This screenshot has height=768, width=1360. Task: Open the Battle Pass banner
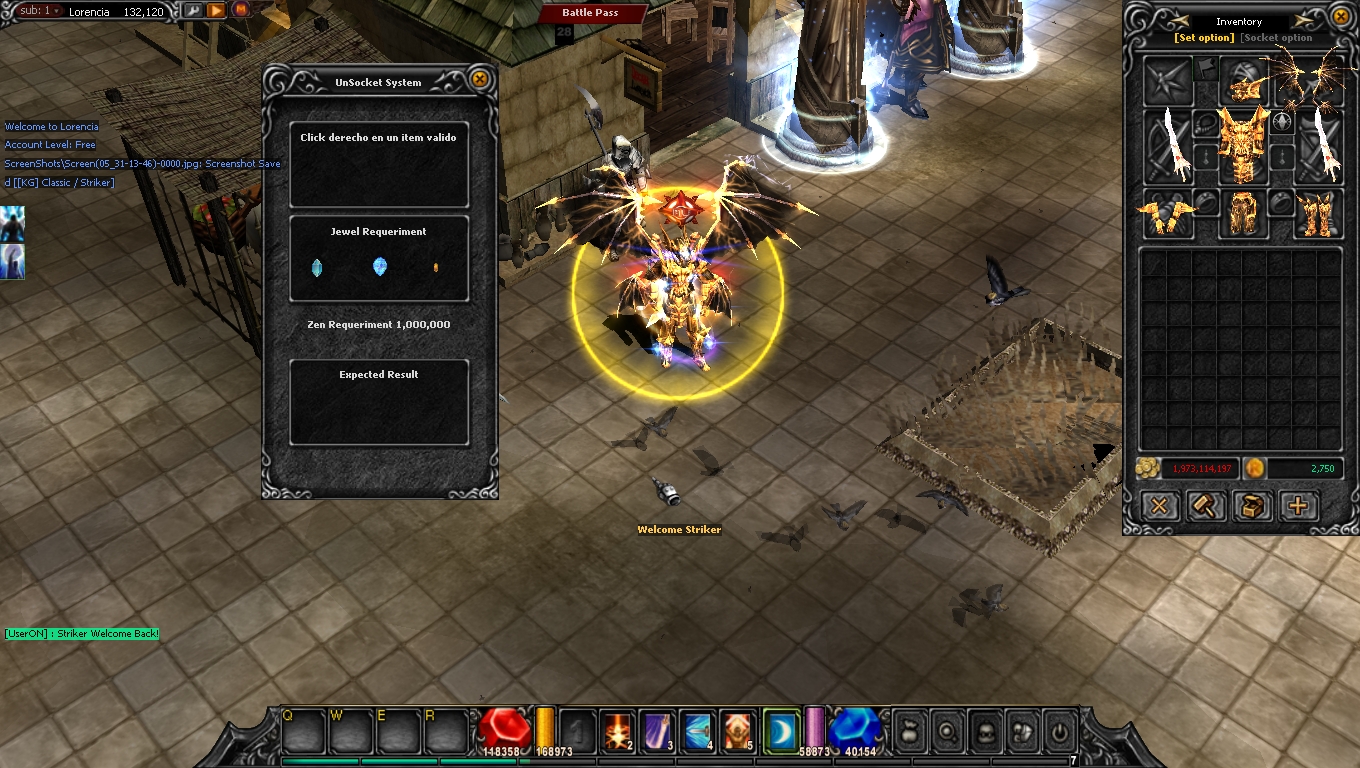(x=590, y=13)
